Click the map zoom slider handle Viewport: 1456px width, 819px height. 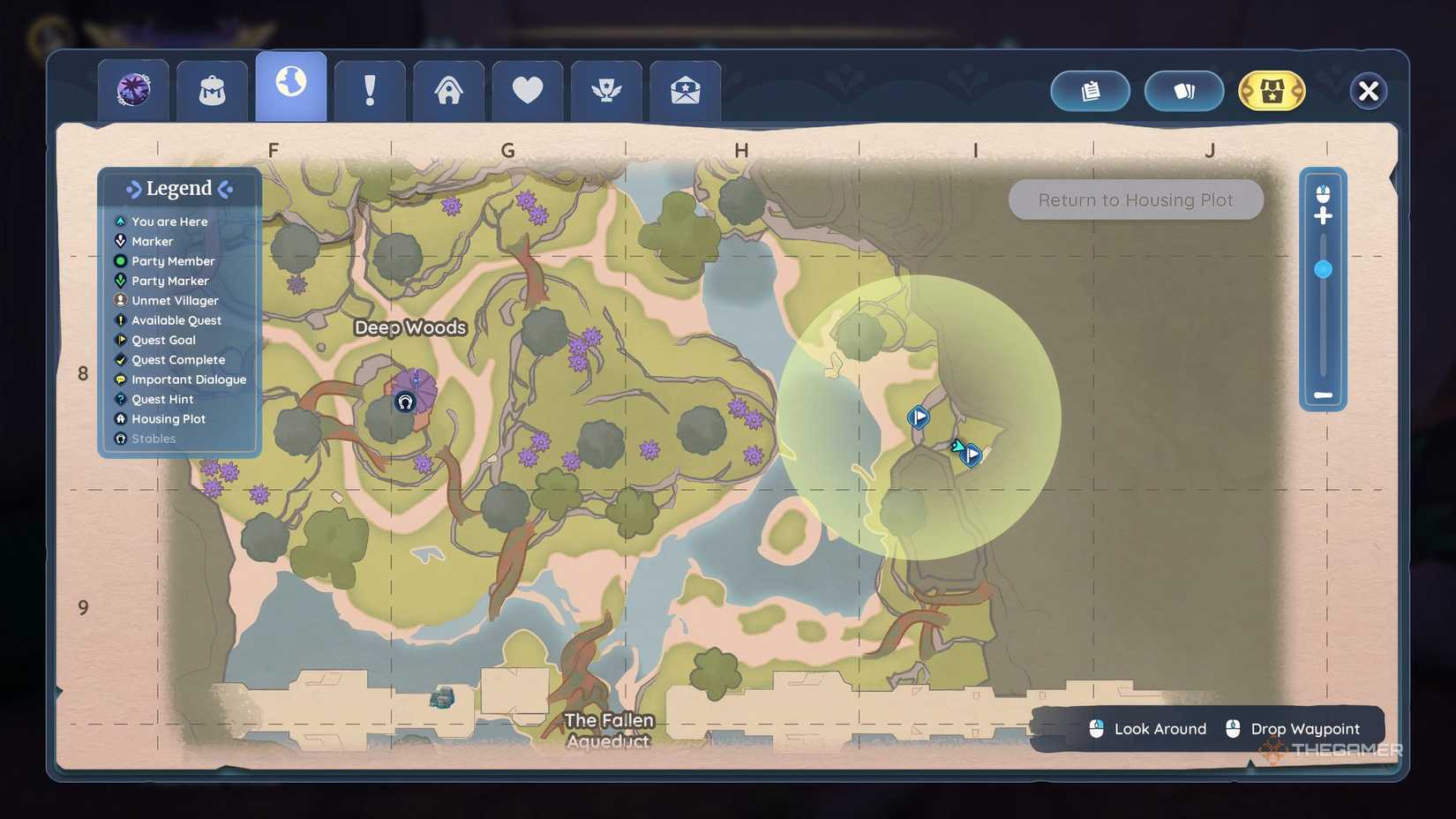pyautogui.click(x=1324, y=270)
